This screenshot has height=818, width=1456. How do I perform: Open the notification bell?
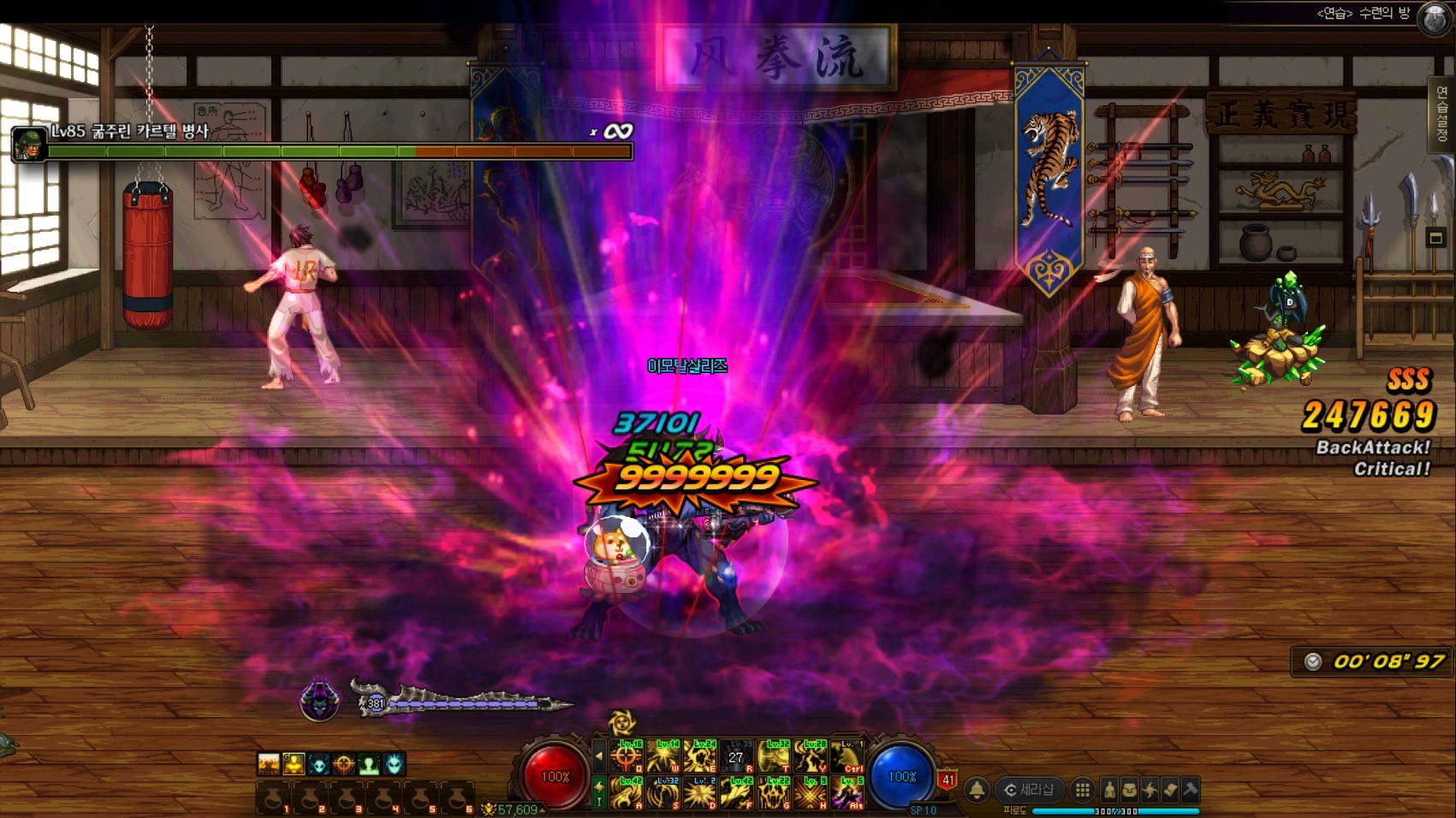pyautogui.click(x=977, y=790)
